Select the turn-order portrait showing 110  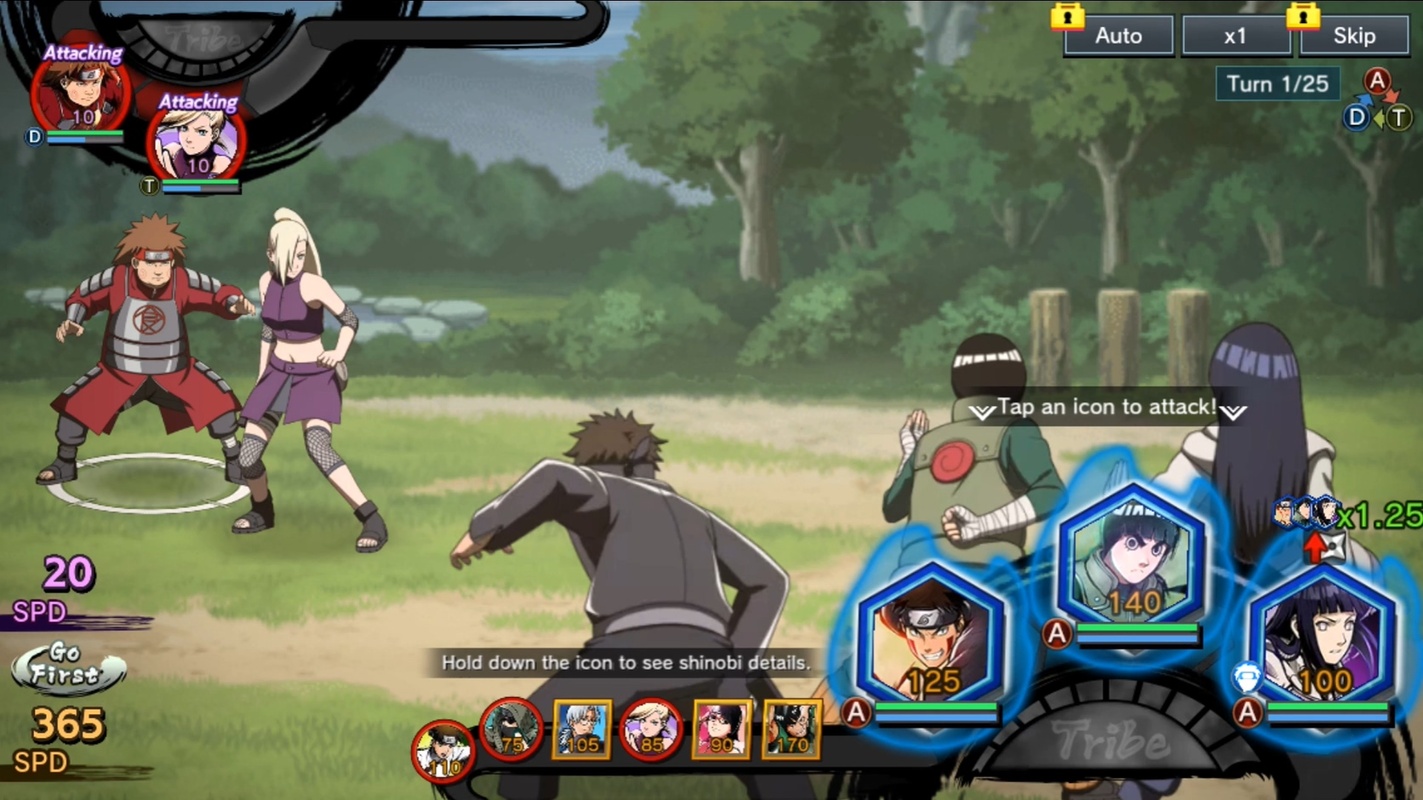(443, 751)
